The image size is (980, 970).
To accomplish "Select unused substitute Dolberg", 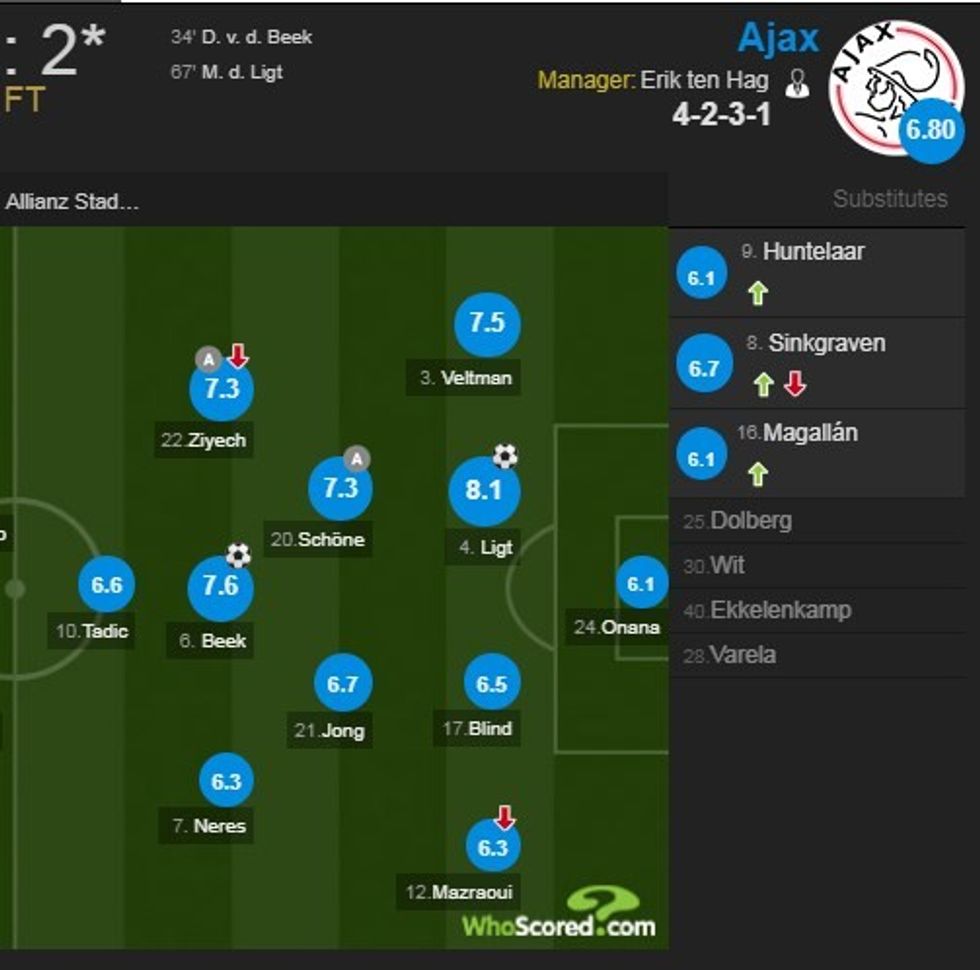I will (750, 521).
